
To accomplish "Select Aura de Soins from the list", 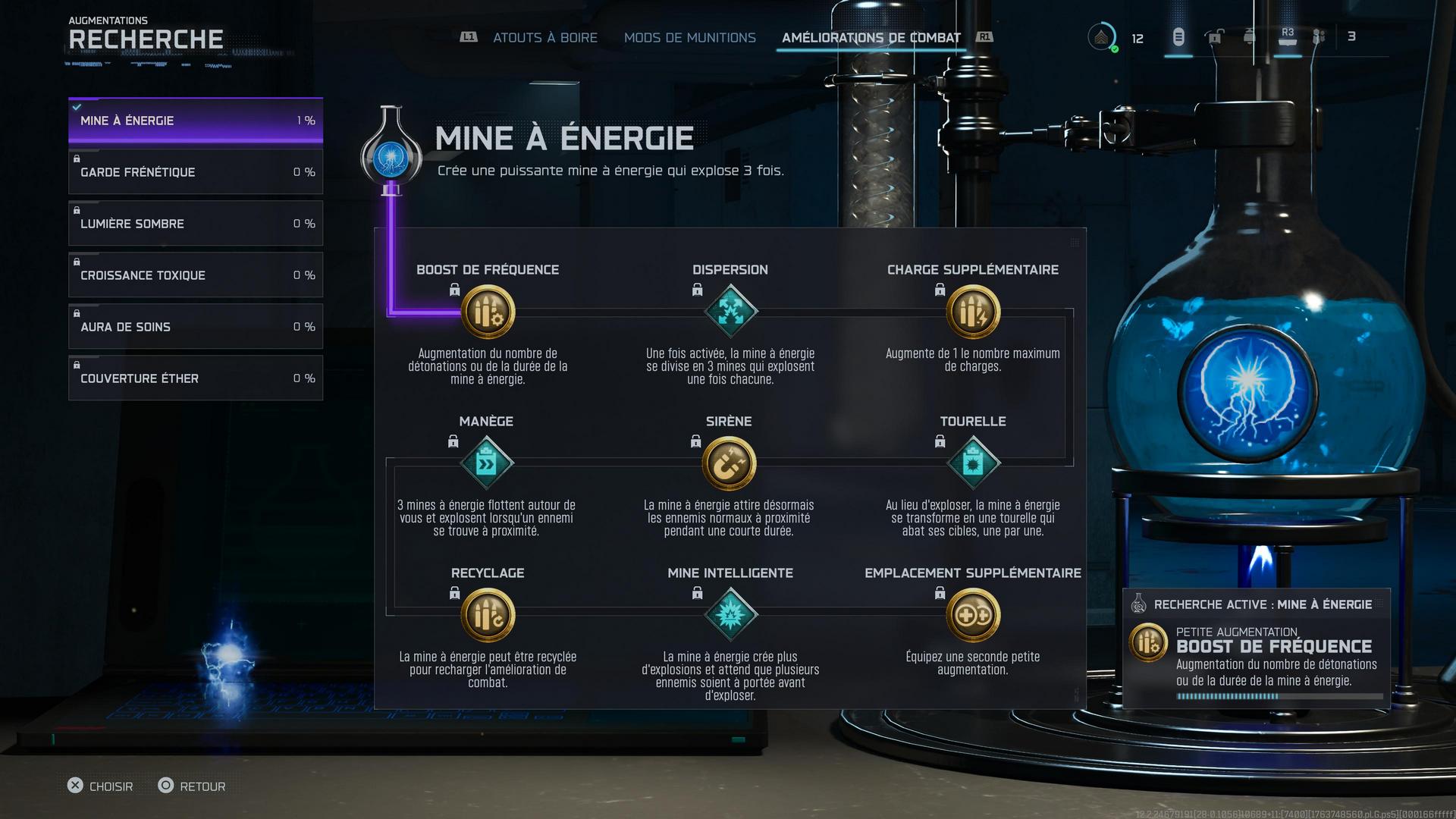I will pos(196,327).
